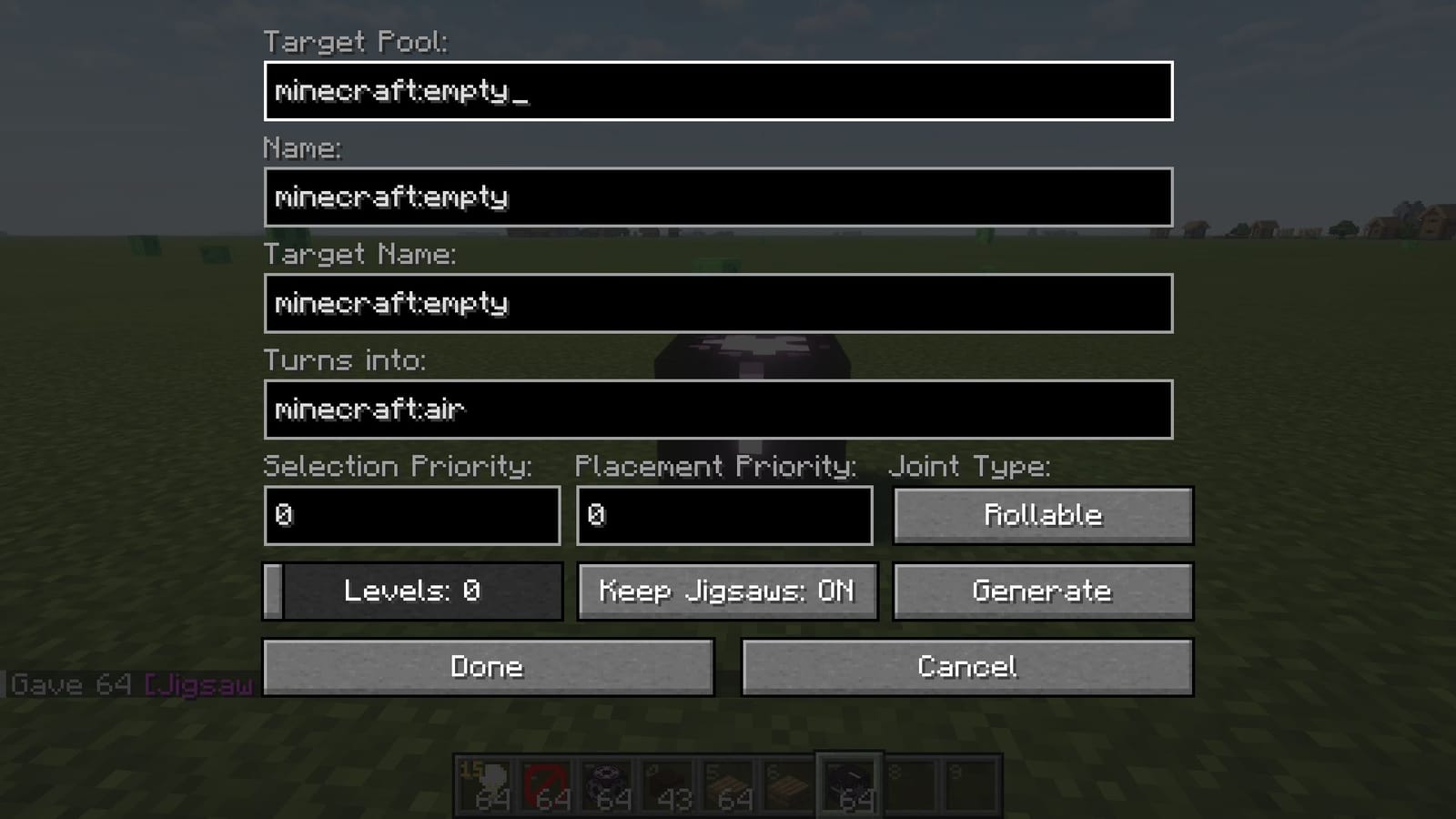The width and height of the screenshot is (1456, 819).
Task: Edit the Turns into field showing minecraft:air
Action: (718, 409)
